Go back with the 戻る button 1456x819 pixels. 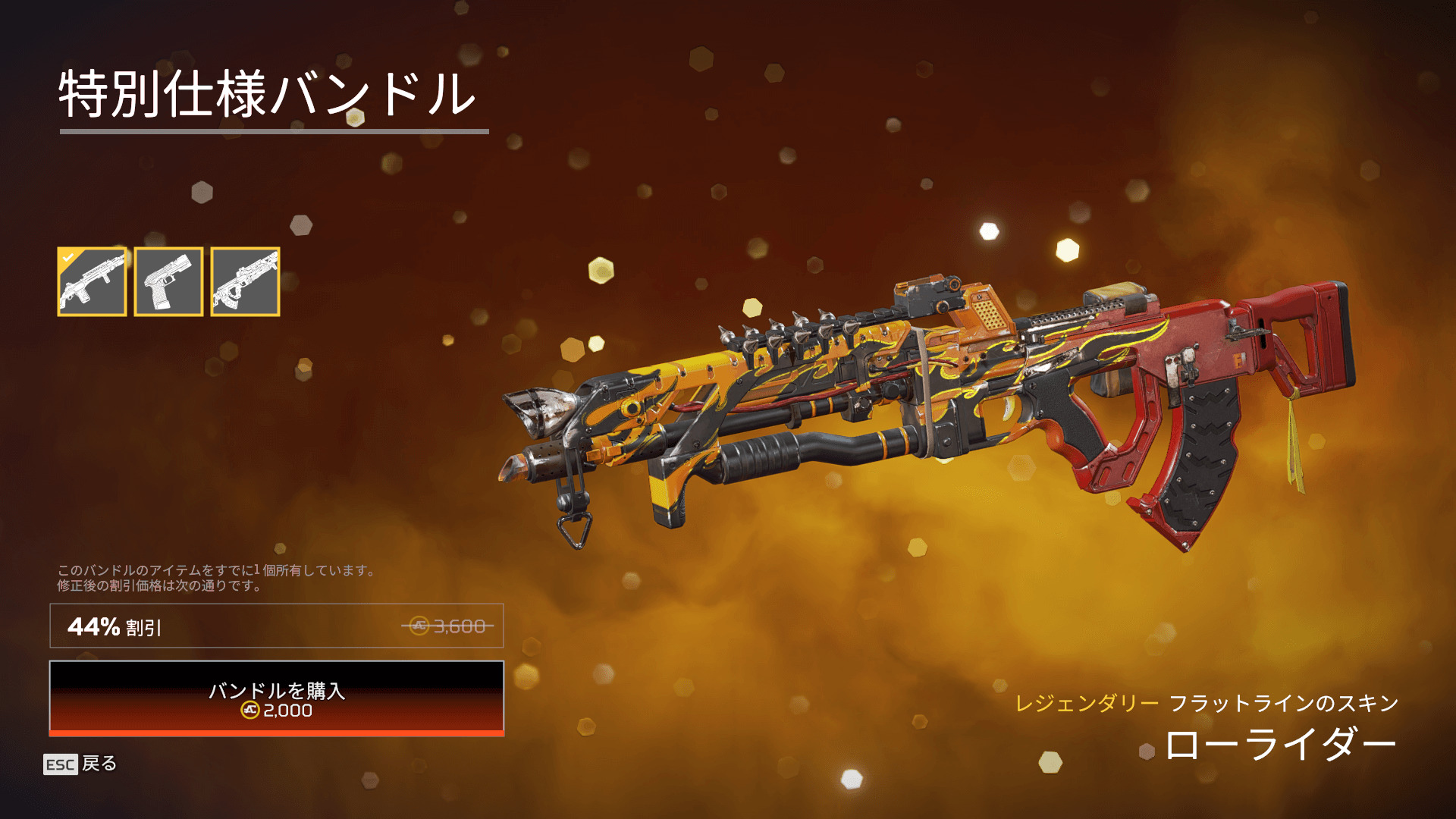(80, 764)
